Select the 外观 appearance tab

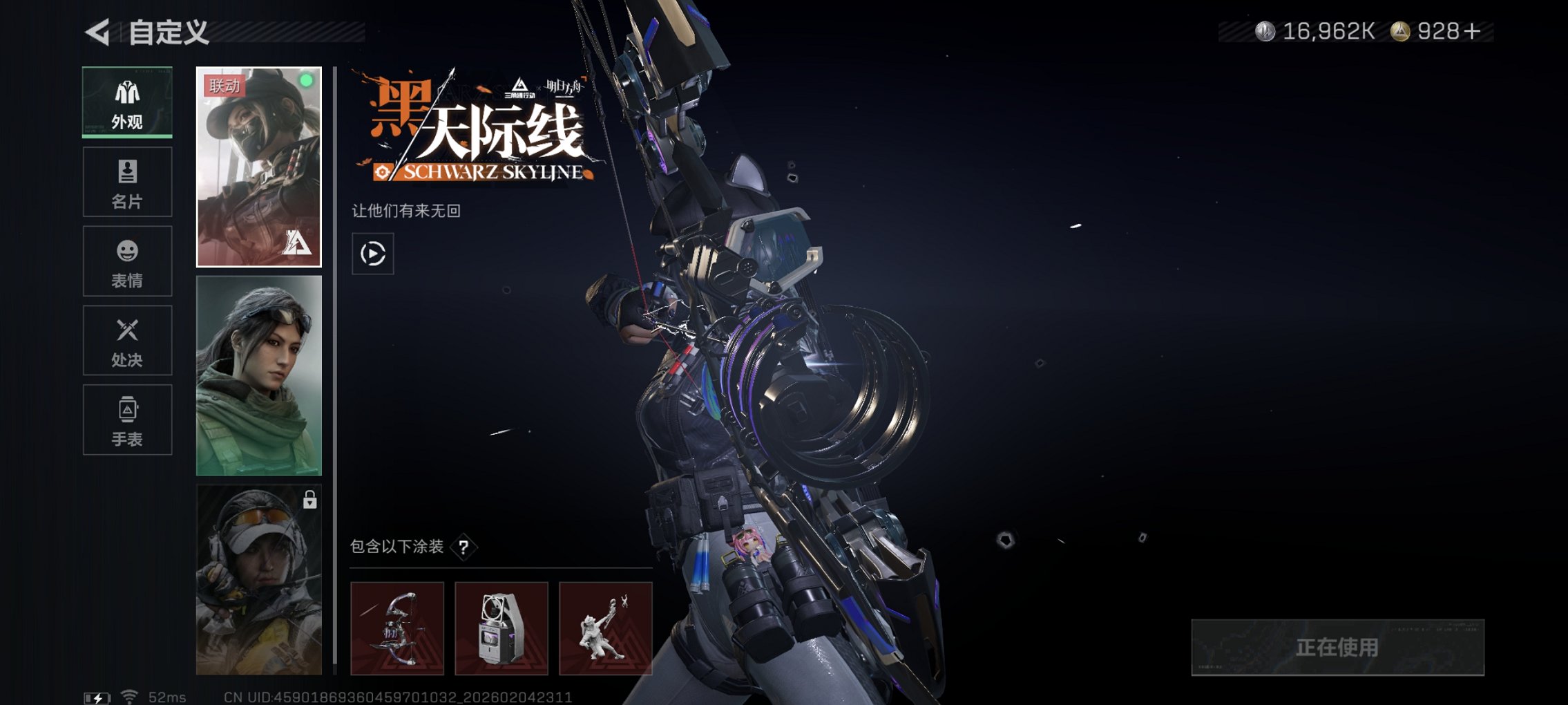127,102
